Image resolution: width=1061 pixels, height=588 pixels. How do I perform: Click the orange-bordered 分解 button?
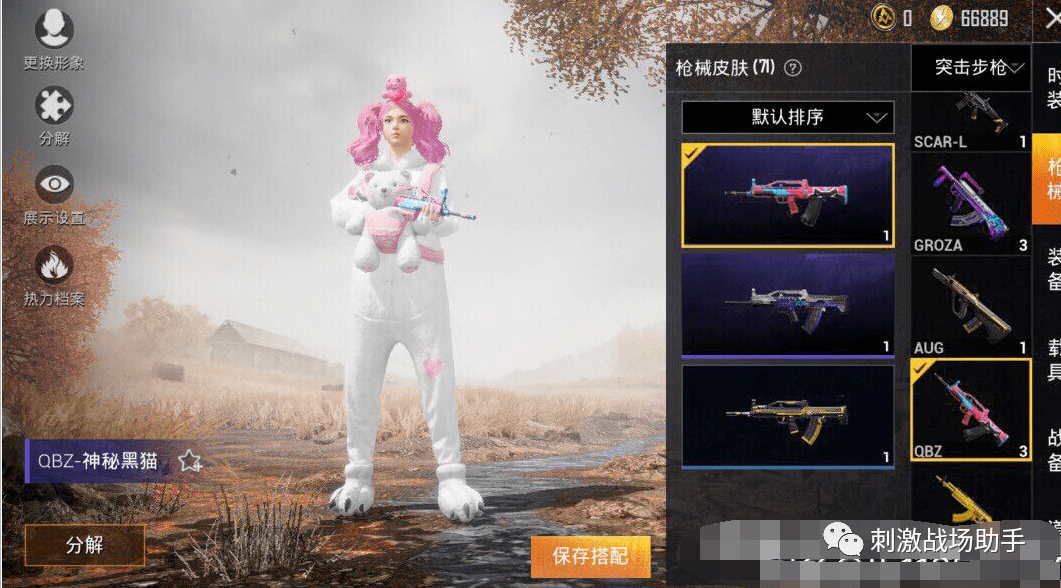pyautogui.click(x=85, y=545)
